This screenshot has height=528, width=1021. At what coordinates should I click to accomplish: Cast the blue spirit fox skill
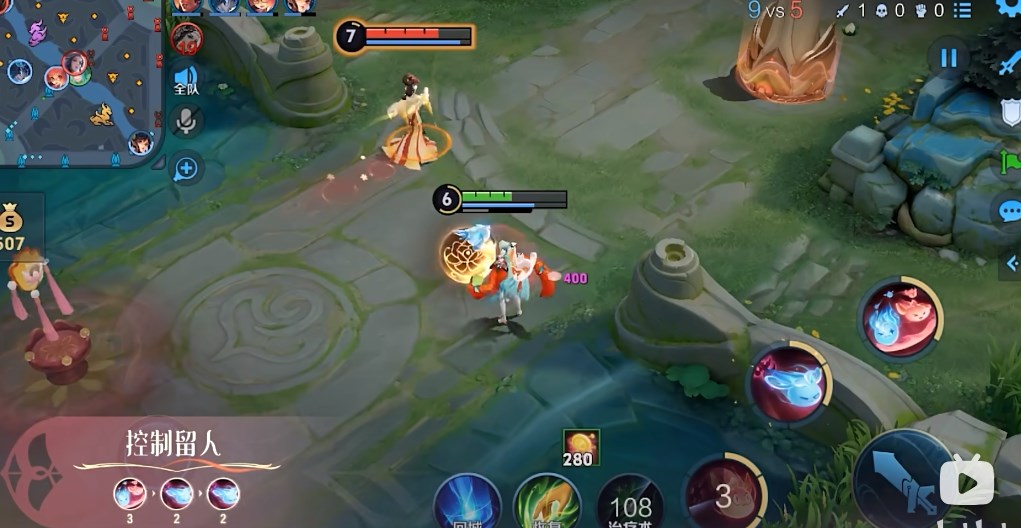791,384
